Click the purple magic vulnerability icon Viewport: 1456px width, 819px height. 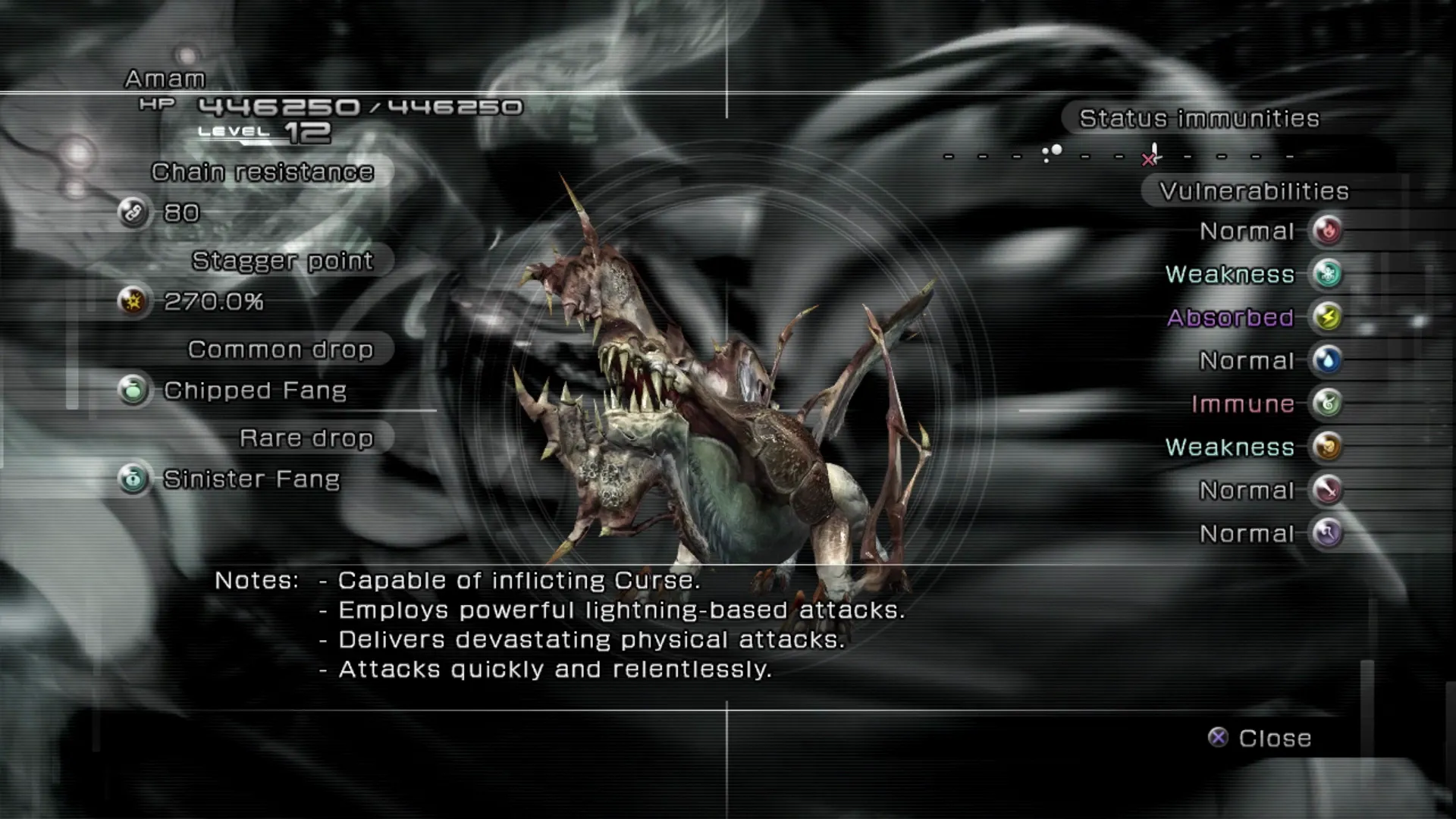click(x=1327, y=533)
